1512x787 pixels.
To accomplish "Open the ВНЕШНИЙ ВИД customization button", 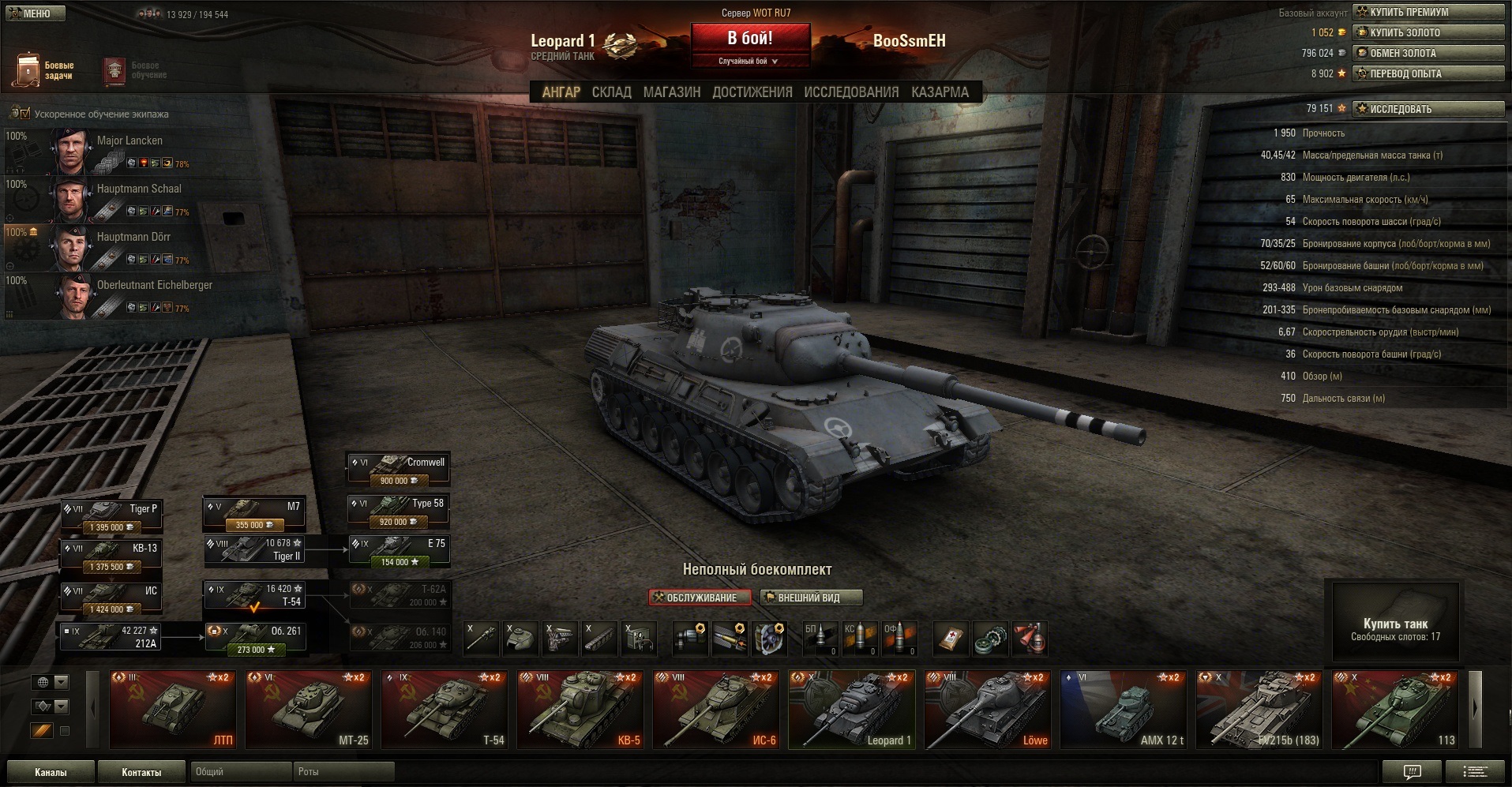I will 810,598.
